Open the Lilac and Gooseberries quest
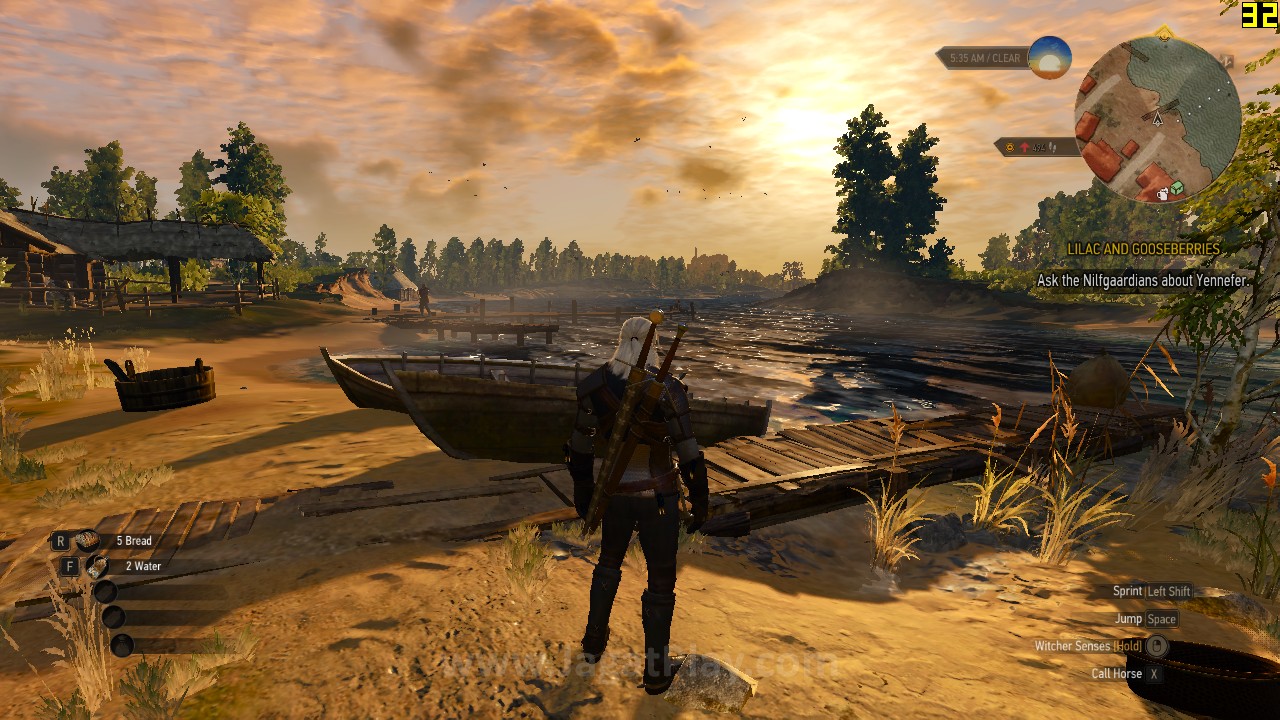The height and width of the screenshot is (720, 1280). pos(1143,249)
